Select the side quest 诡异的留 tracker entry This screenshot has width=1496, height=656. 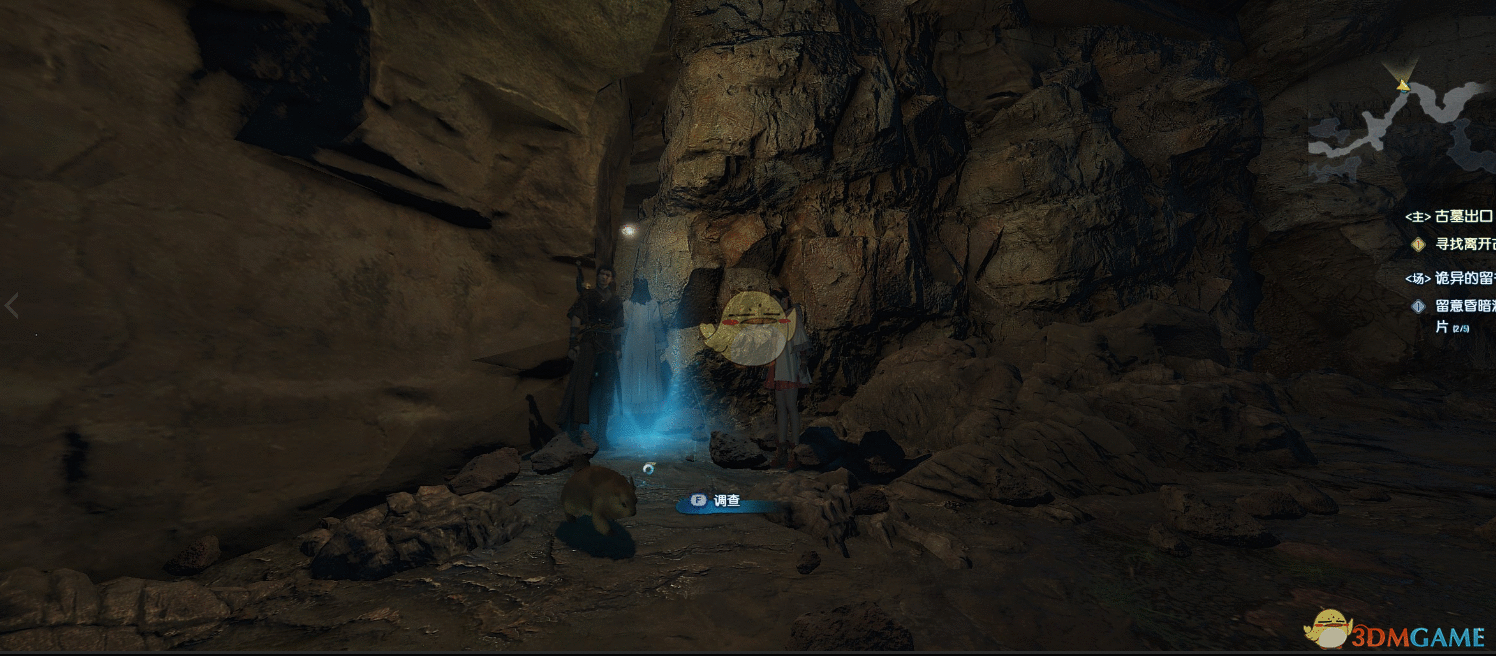(1450, 279)
